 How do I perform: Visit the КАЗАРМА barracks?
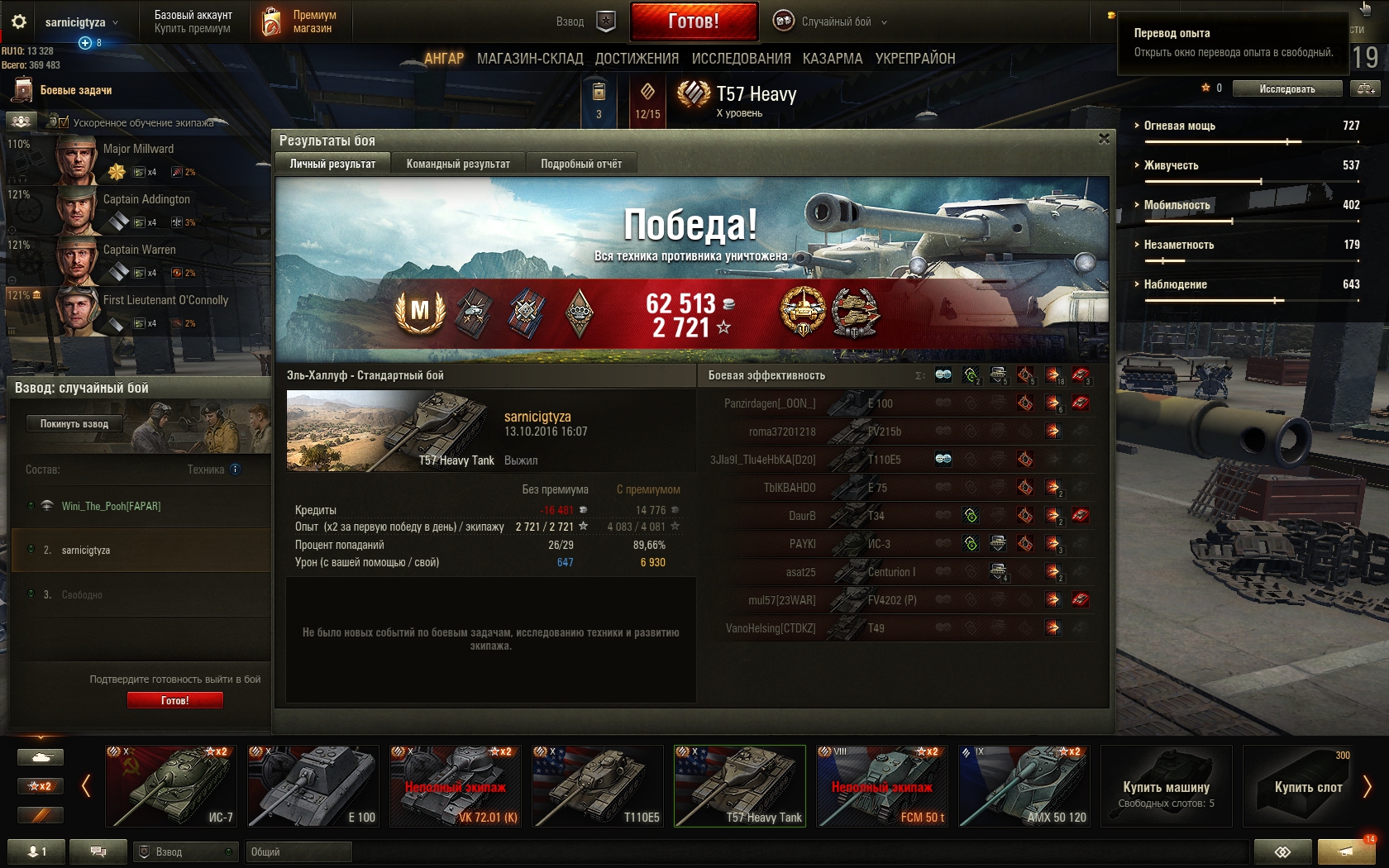(x=833, y=59)
